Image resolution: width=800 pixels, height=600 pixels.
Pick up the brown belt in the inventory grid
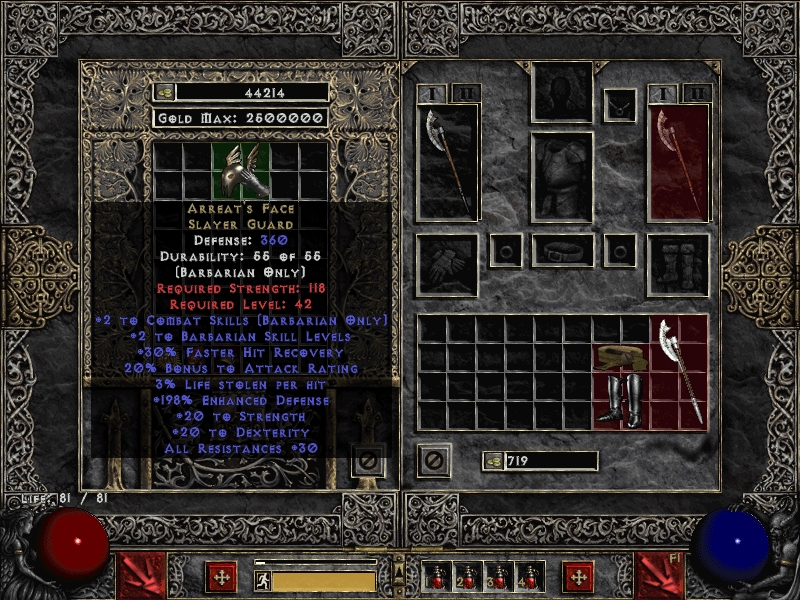tap(620, 357)
